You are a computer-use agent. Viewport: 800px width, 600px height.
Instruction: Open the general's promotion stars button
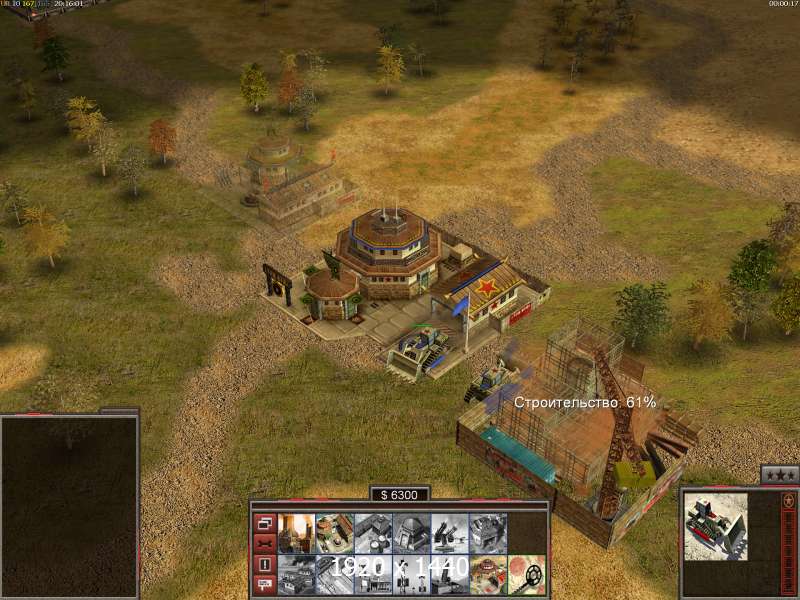coord(779,475)
